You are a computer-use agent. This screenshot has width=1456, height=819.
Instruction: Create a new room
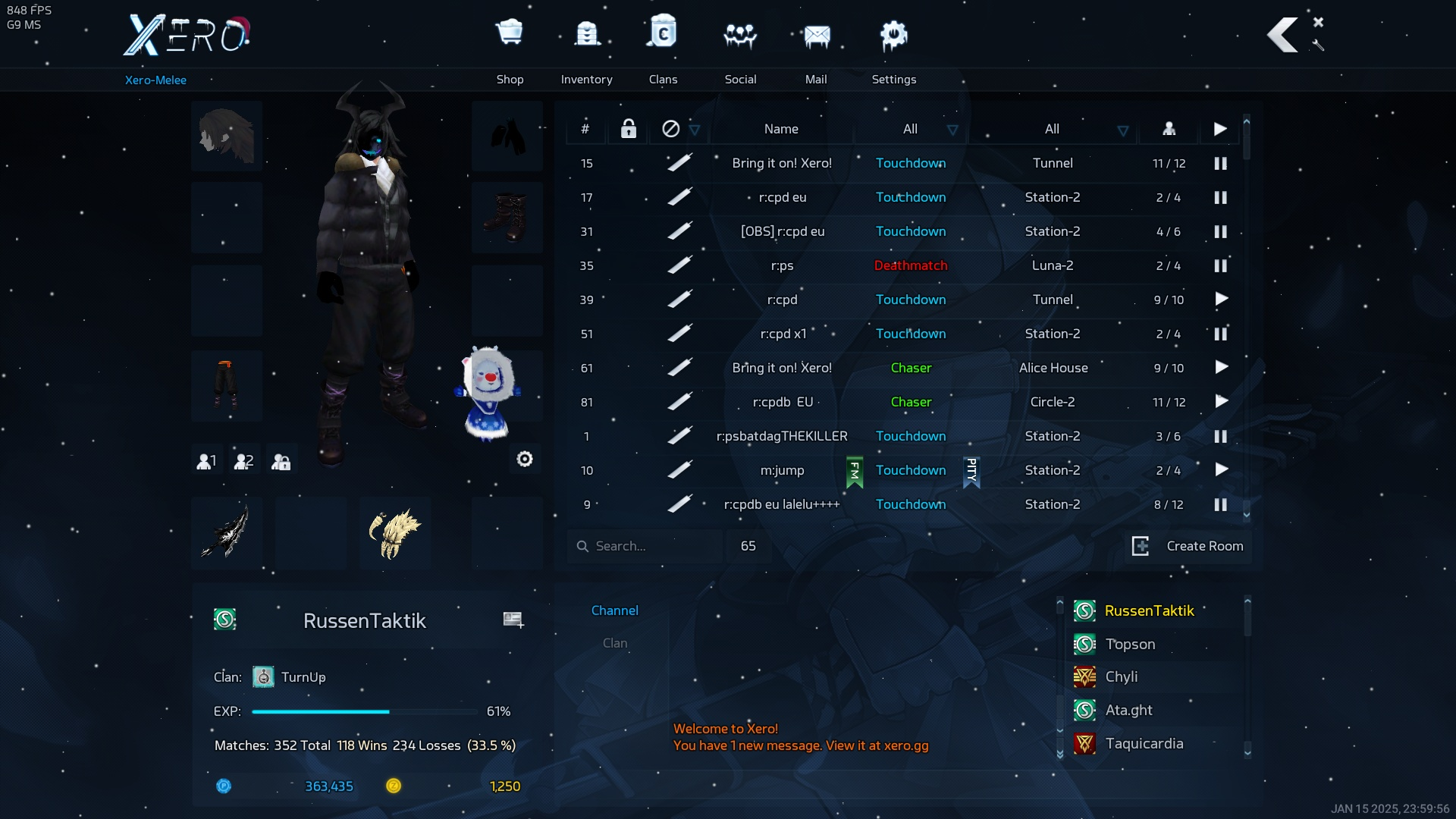click(1188, 546)
